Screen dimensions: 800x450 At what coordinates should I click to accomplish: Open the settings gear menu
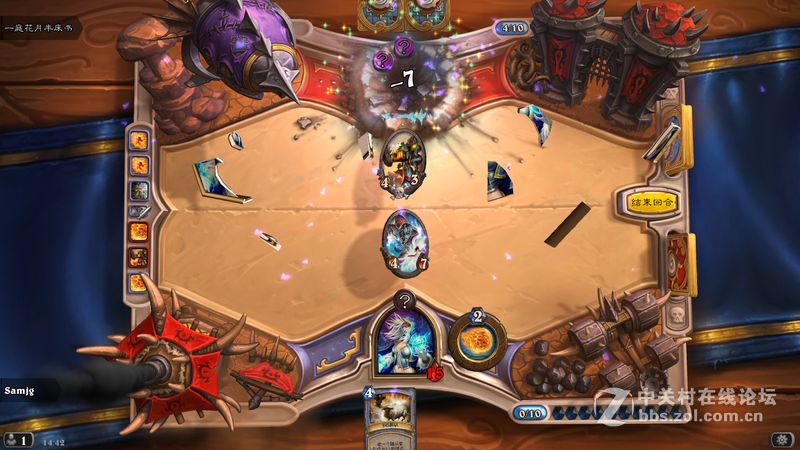click(x=780, y=439)
